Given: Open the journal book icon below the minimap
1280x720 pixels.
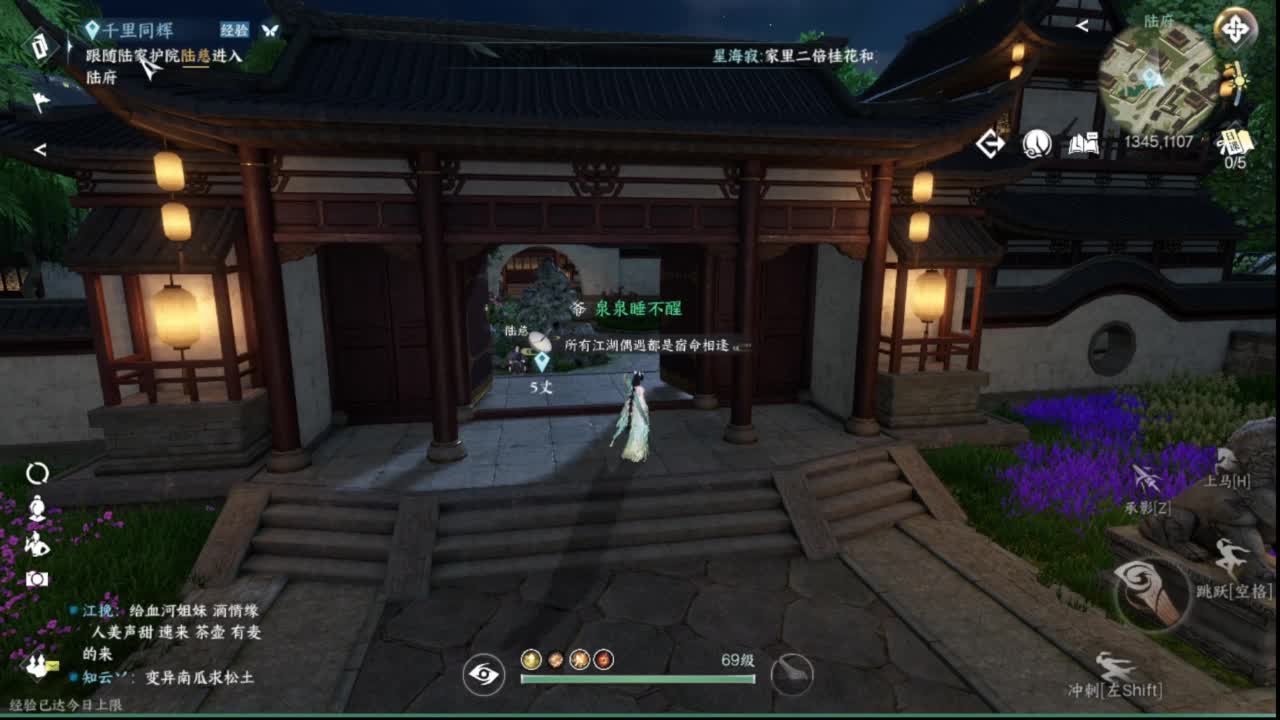Looking at the screenshot, I should click(x=1084, y=145).
